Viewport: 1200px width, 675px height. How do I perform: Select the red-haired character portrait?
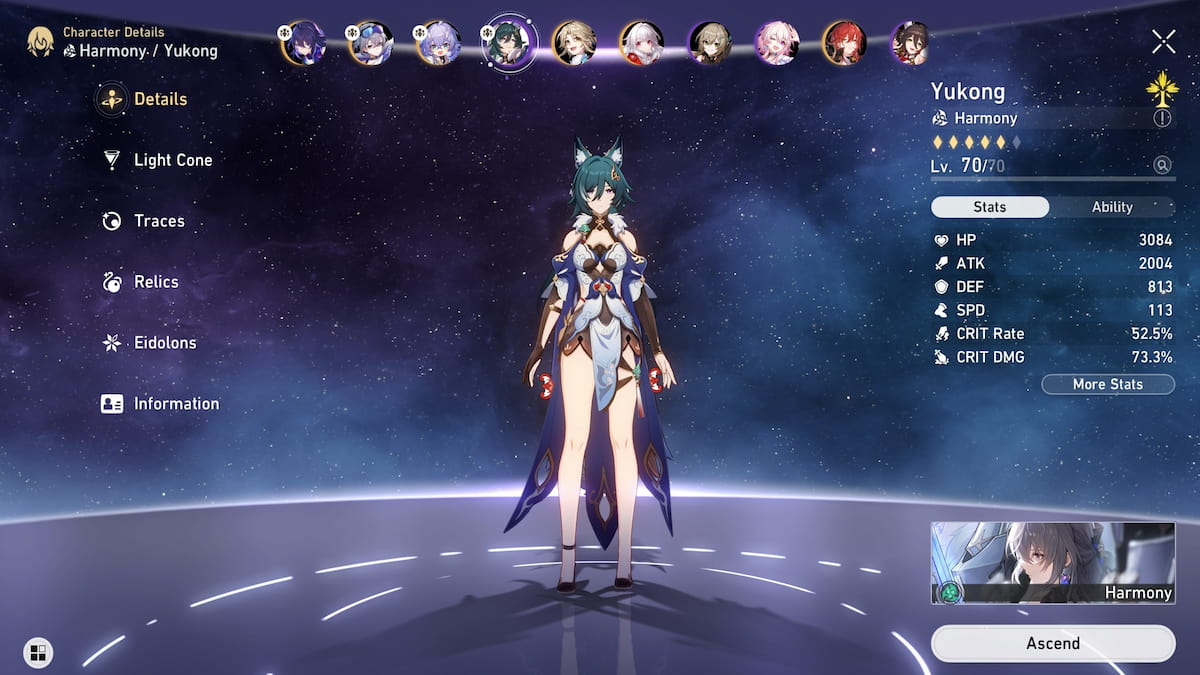(x=844, y=43)
